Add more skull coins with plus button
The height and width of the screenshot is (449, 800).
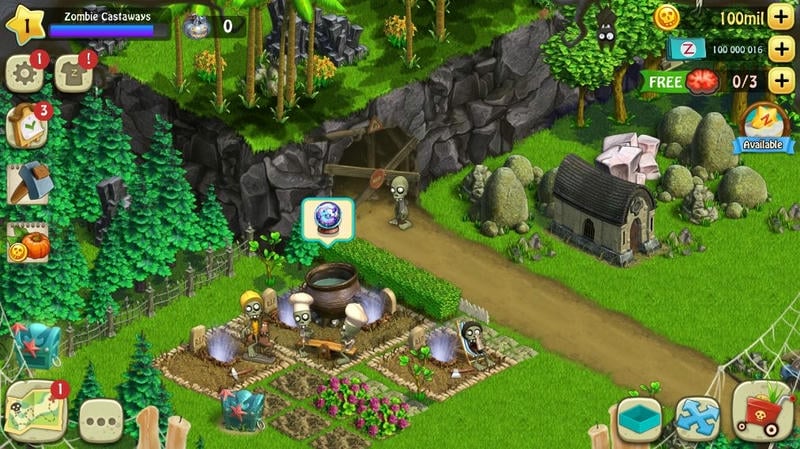coord(781,17)
